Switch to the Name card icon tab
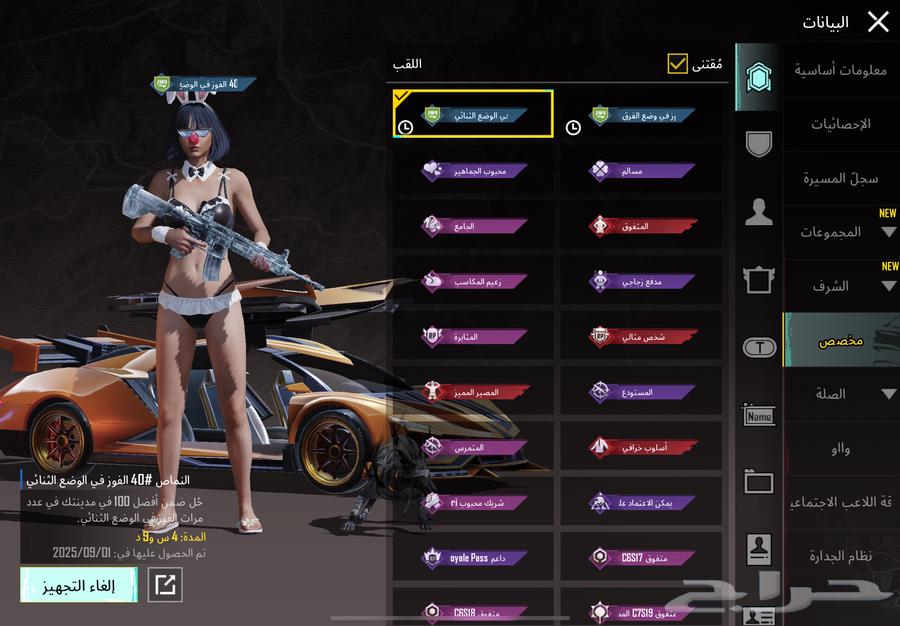 pos(759,415)
